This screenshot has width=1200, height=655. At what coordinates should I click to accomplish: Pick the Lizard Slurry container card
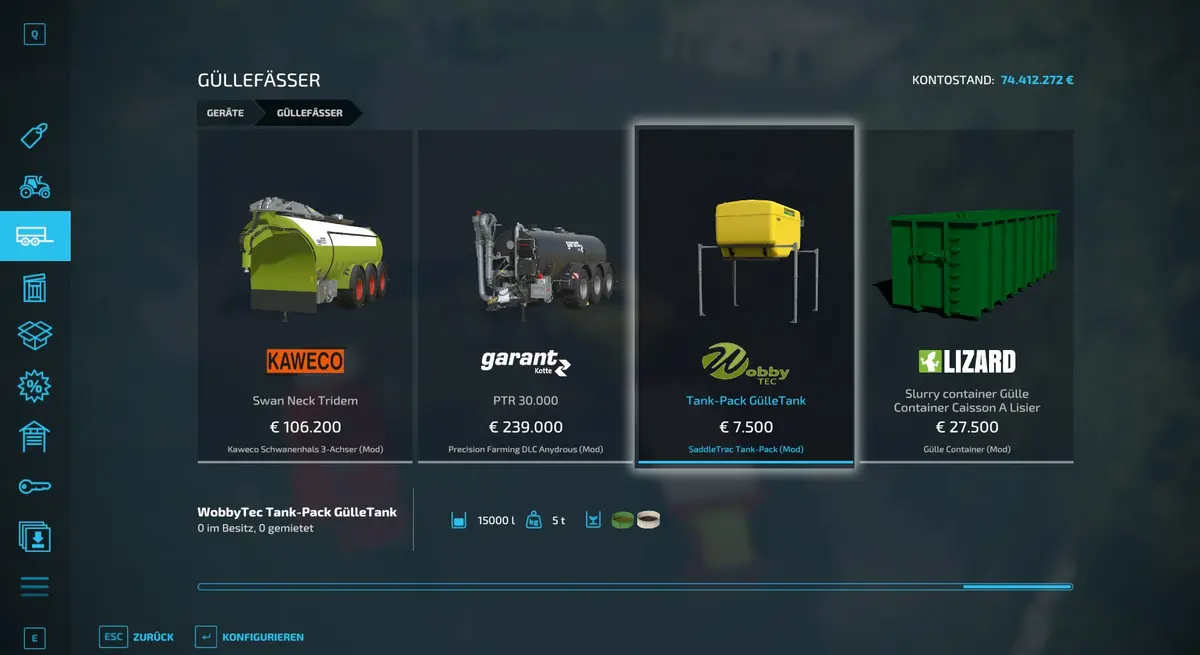coord(966,295)
